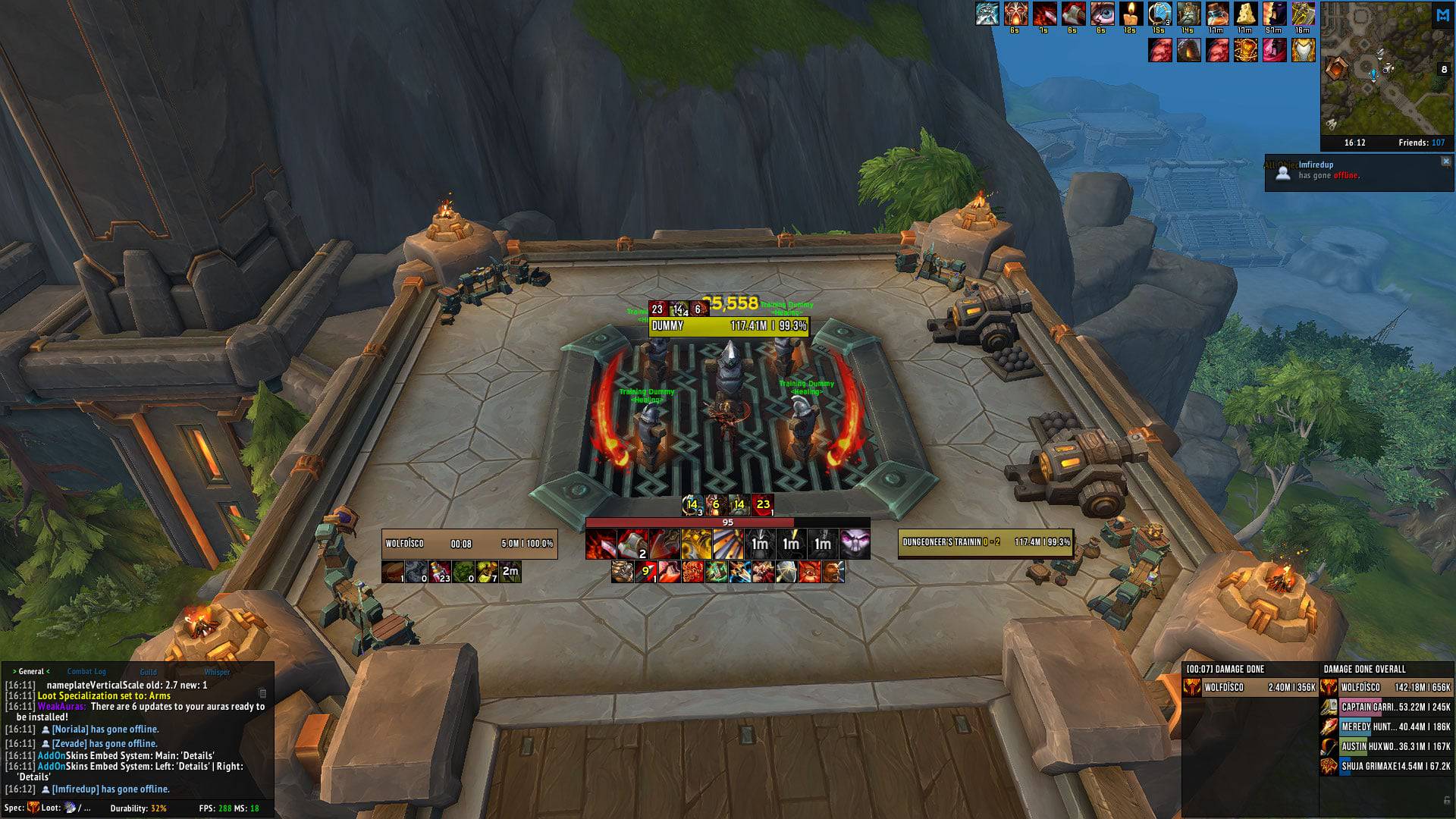Click the blue M logo button on the minimap
This screenshot has width=1456, height=819.
click(1442, 15)
